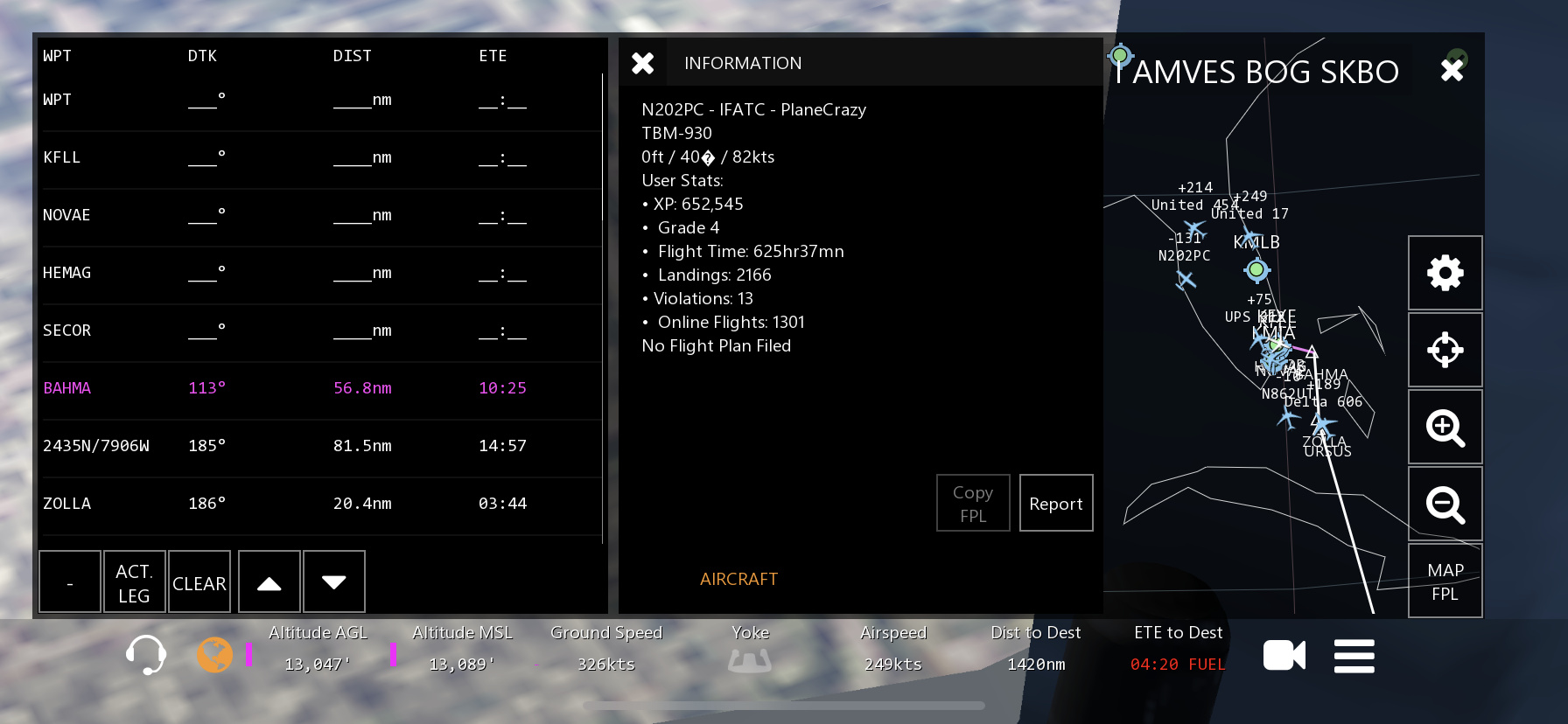Screen dimensions: 1568x724
Task: Open the hamburger main menu
Action: 1354,656
